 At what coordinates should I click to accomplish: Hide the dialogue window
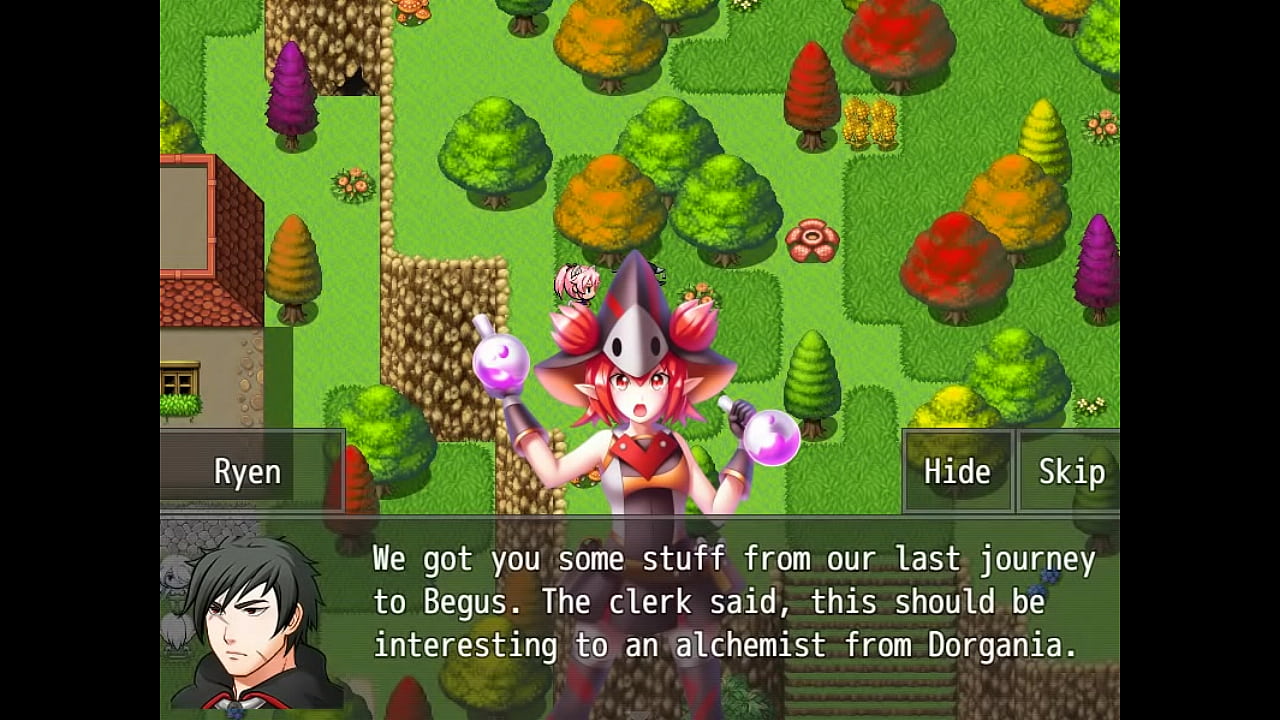pos(957,471)
